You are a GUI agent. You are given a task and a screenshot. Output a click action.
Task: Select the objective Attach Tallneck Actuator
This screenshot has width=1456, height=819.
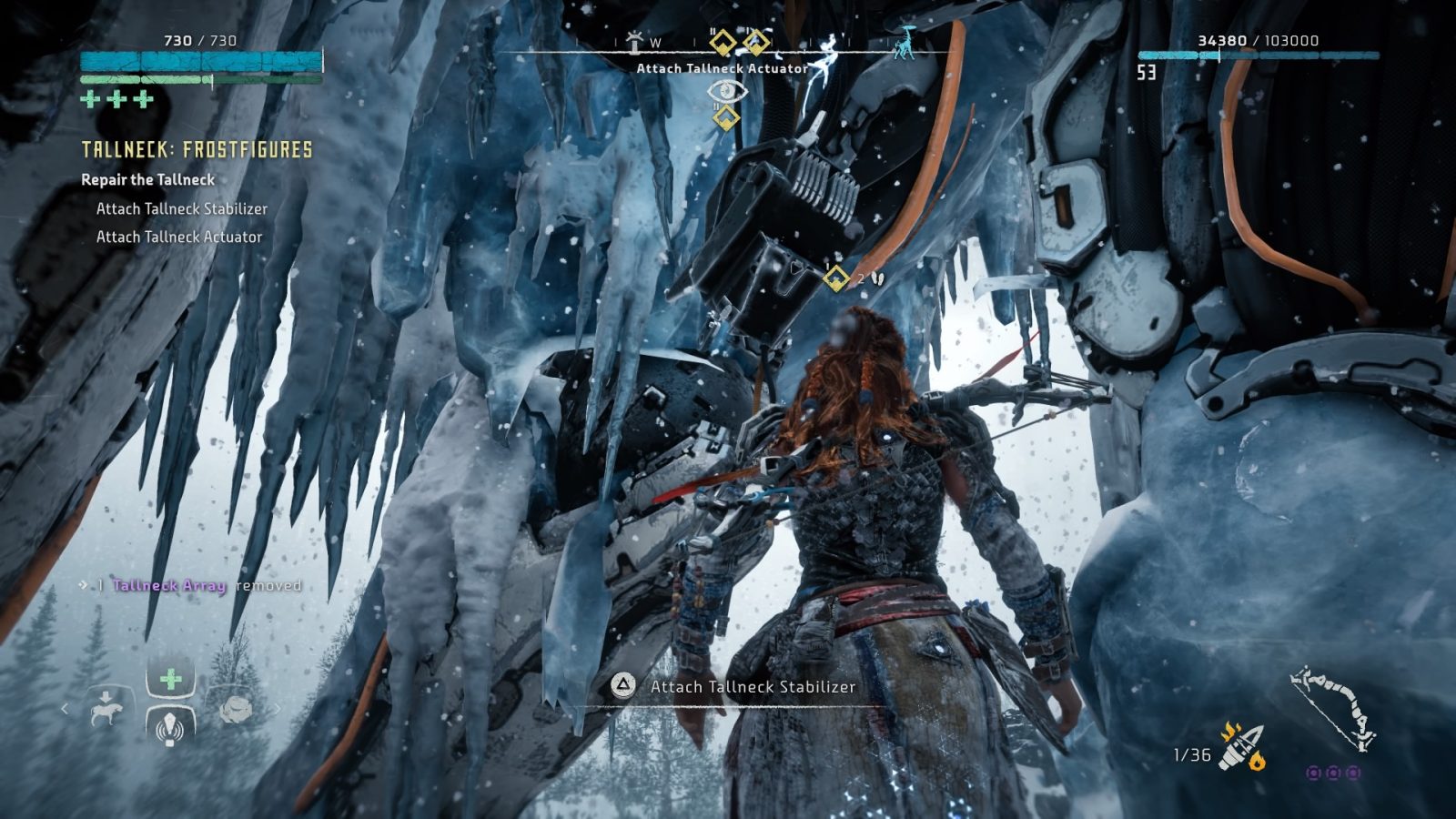178,238
